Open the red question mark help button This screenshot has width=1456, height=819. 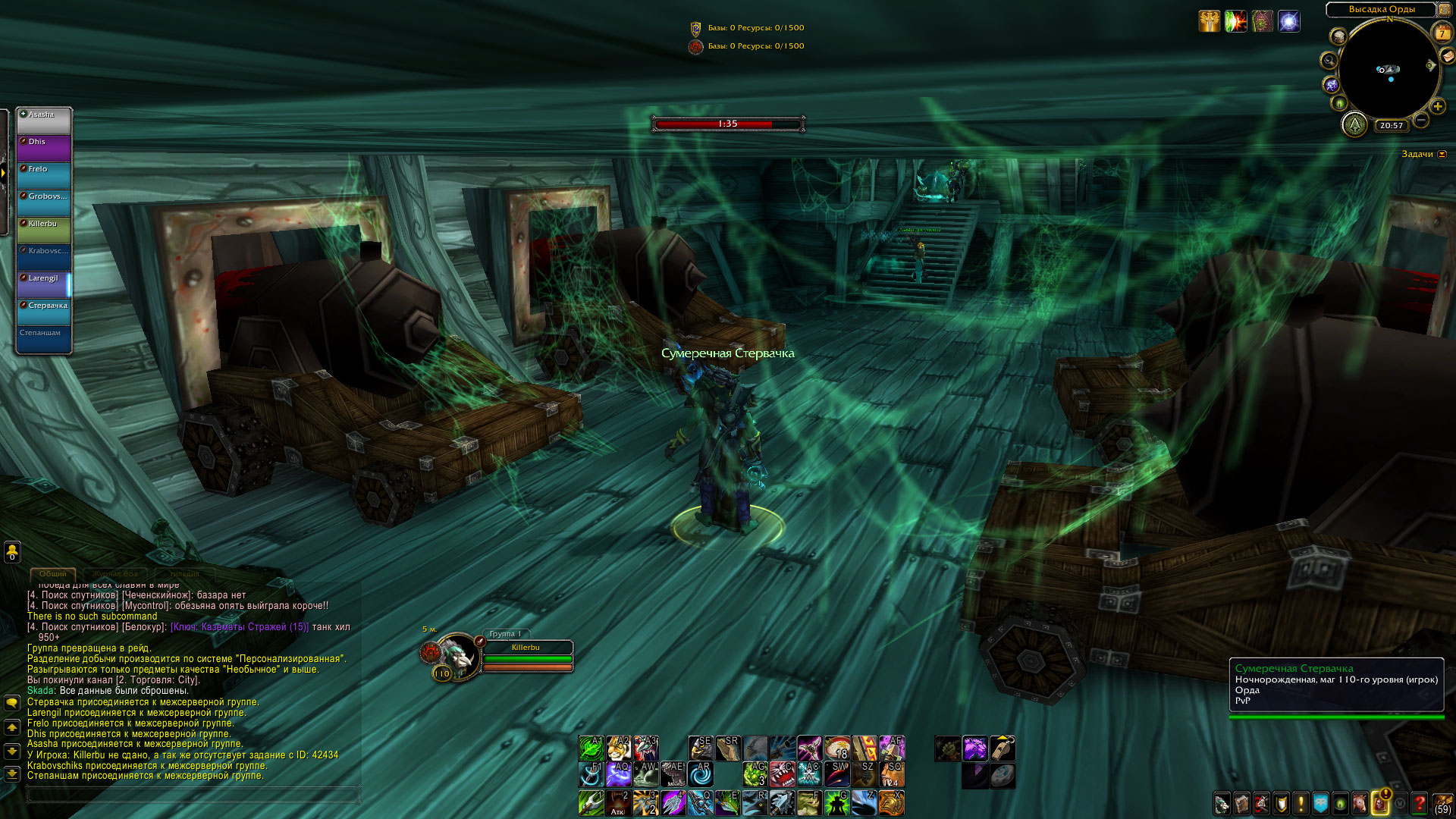click(1420, 803)
